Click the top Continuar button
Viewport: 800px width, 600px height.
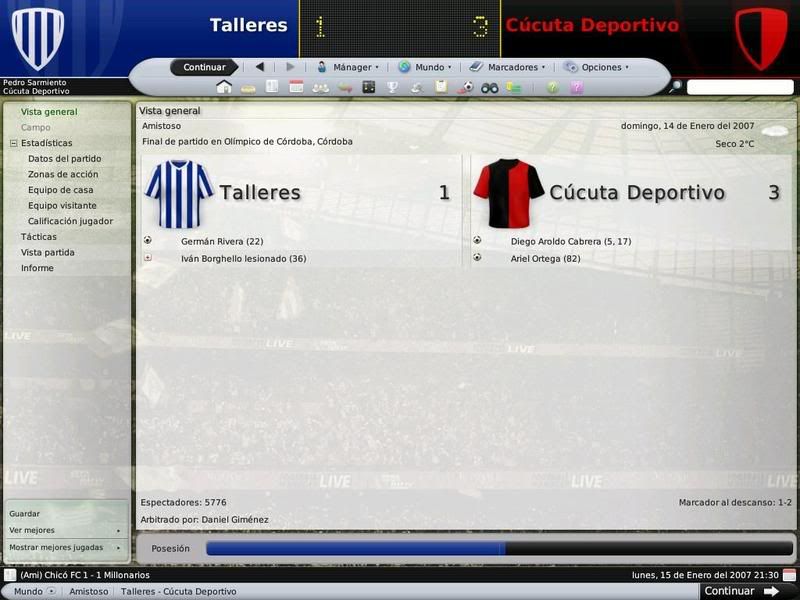204,67
